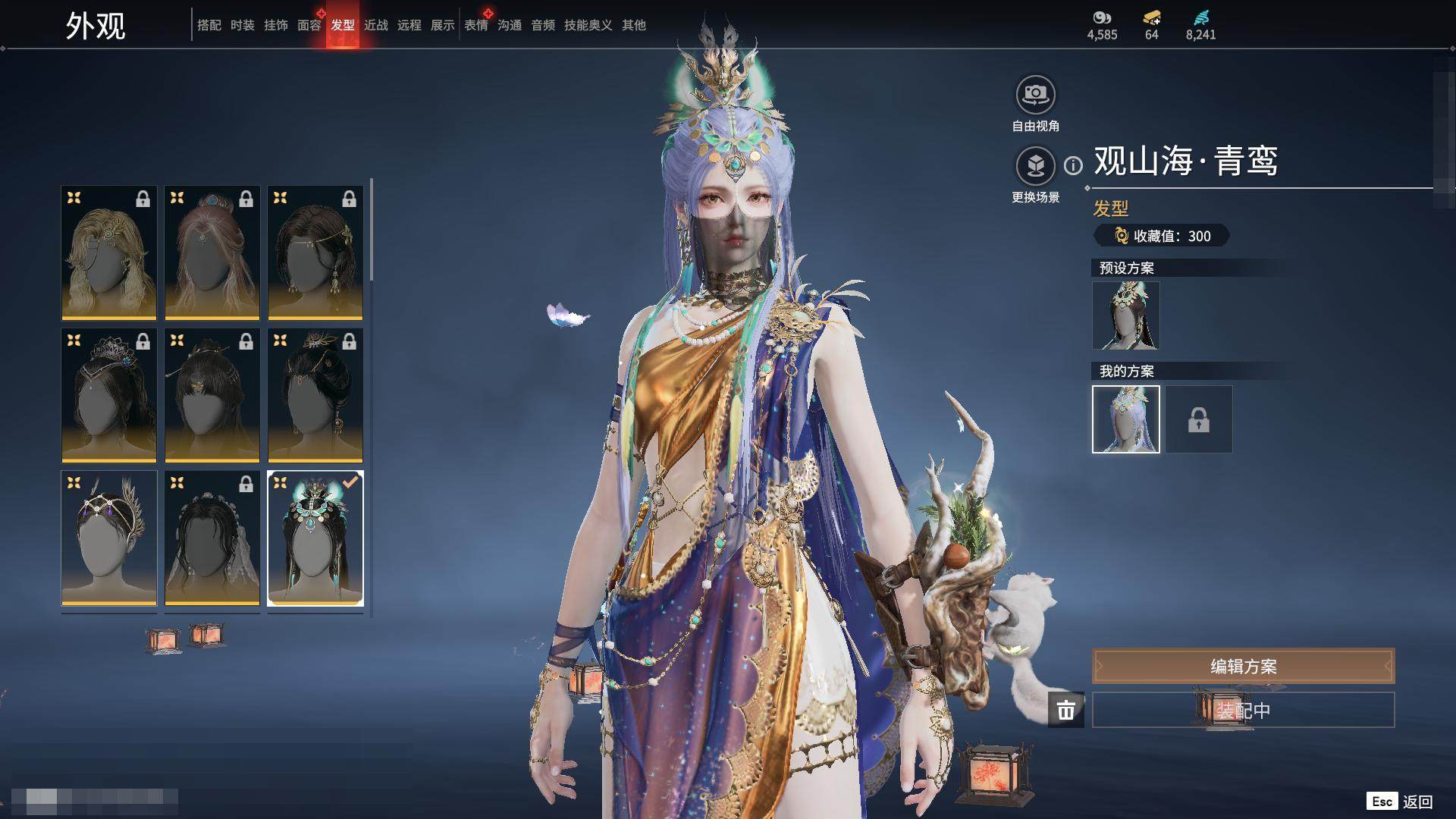The width and height of the screenshot is (1456, 819).
Task: Click 更换场景 to change the scene
Action: tap(1035, 166)
